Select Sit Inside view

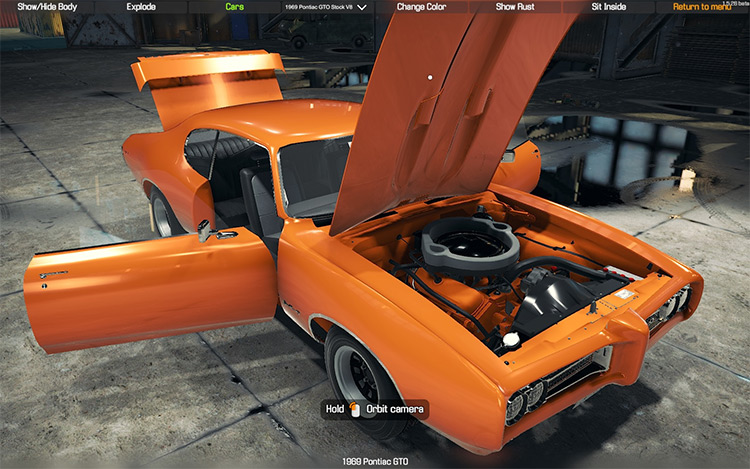[x=611, y=7]
